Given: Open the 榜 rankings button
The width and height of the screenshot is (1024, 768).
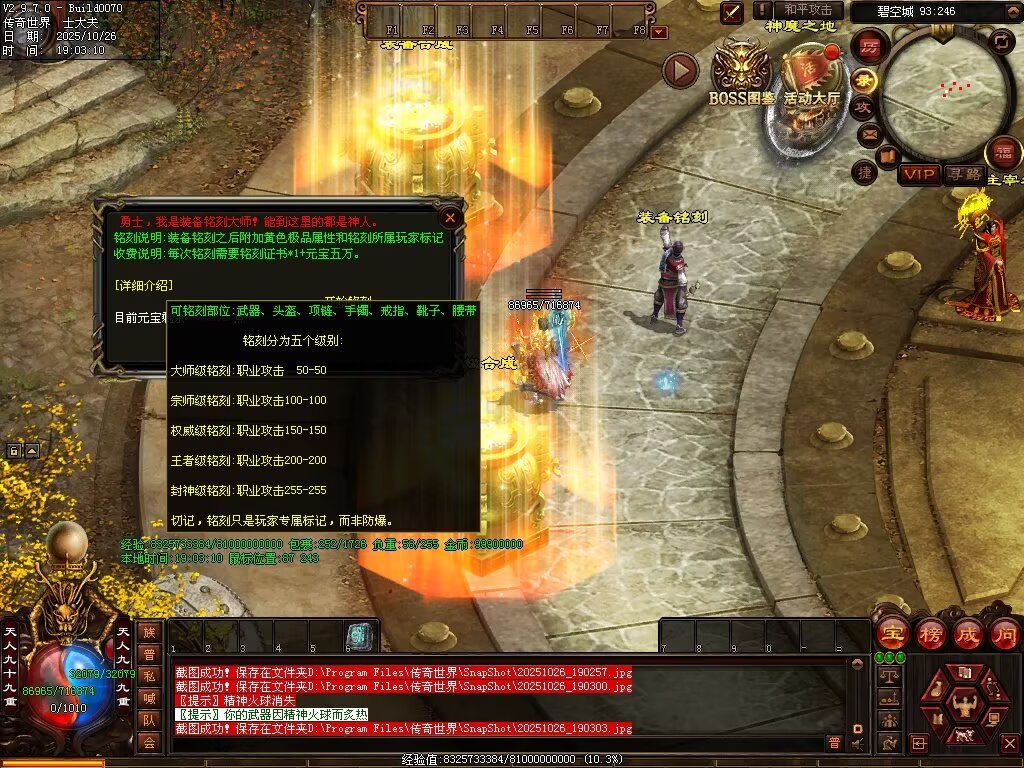Looking at the screenshot, I should point(930,632).
